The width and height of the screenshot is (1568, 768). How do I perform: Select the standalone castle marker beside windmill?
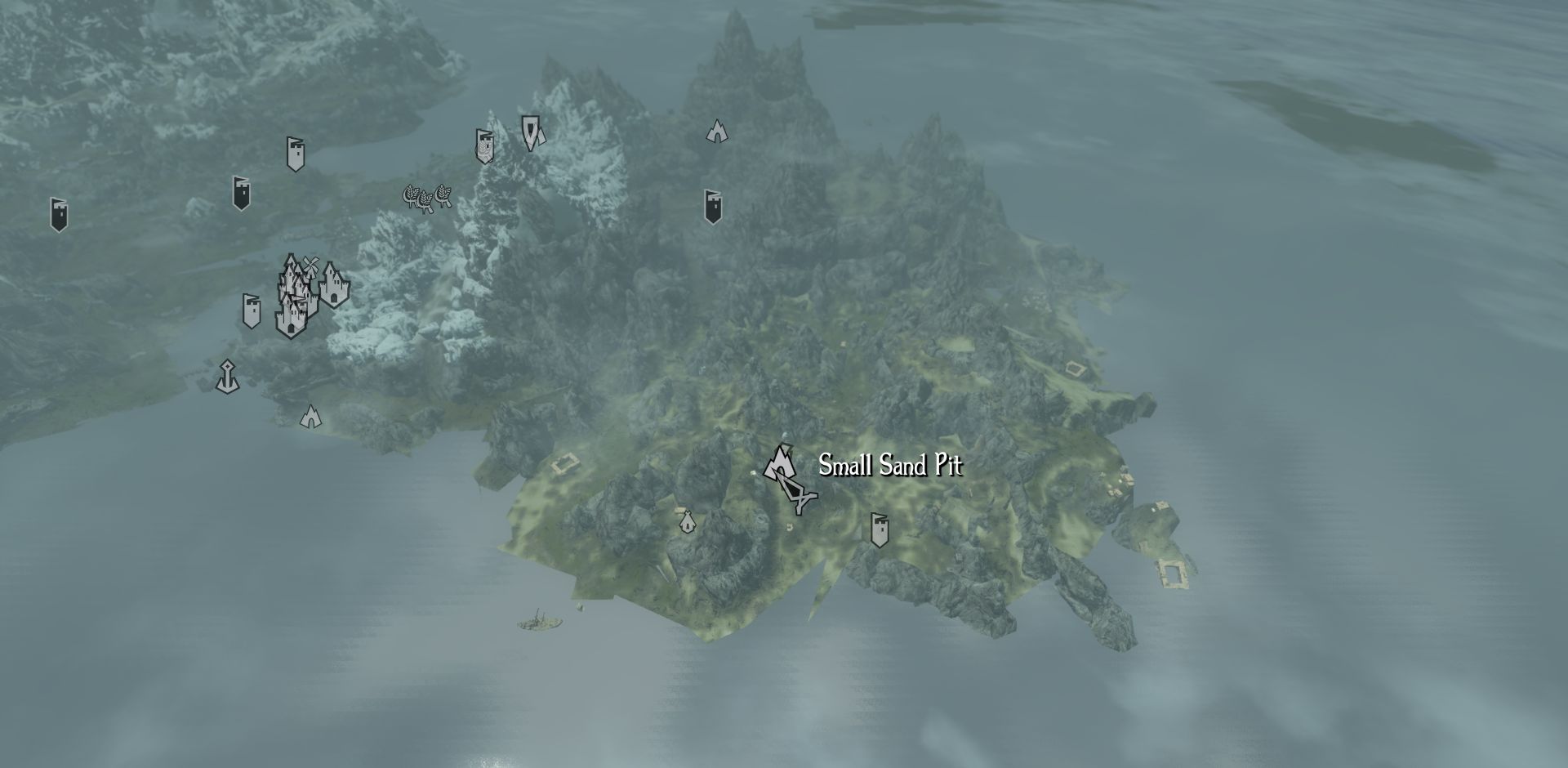(x=333, y=285)
